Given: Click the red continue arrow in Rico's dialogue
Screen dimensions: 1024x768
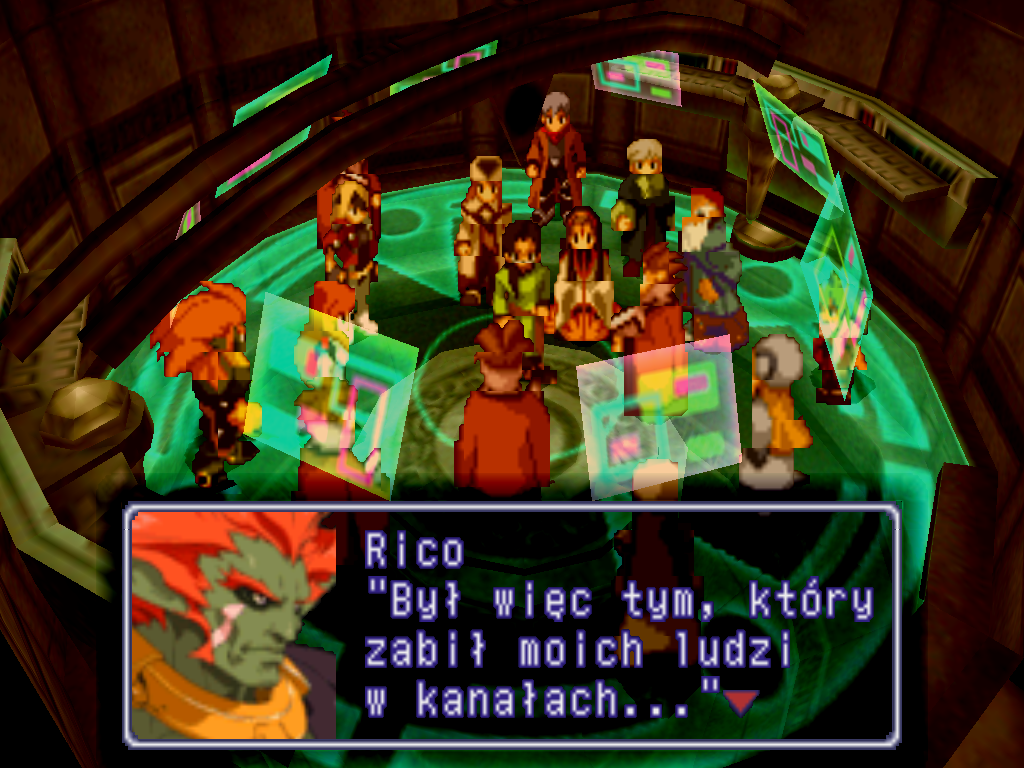Looking at the screenshot, I should (740, 703).
